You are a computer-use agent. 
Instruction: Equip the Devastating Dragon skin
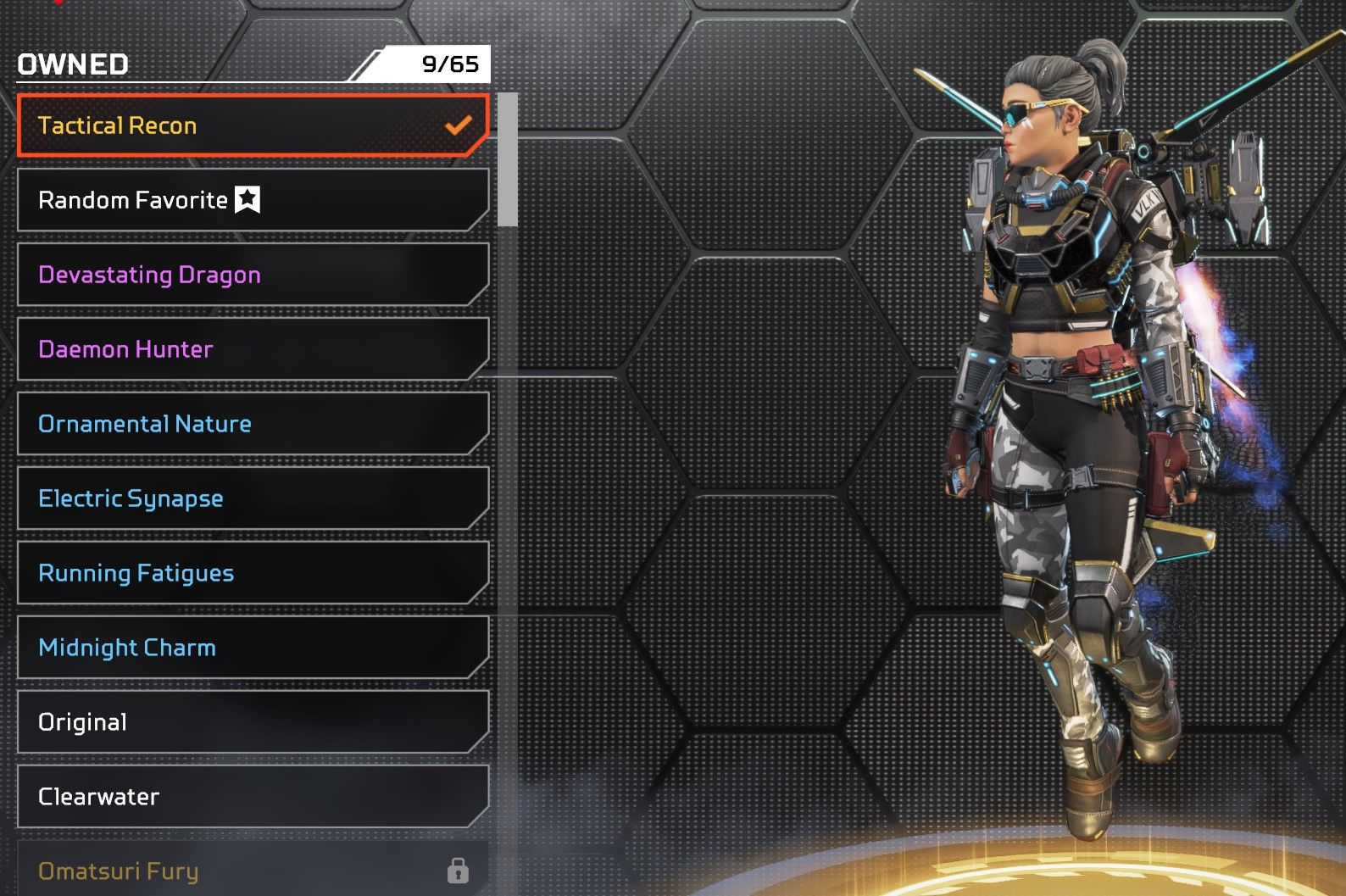253,275
